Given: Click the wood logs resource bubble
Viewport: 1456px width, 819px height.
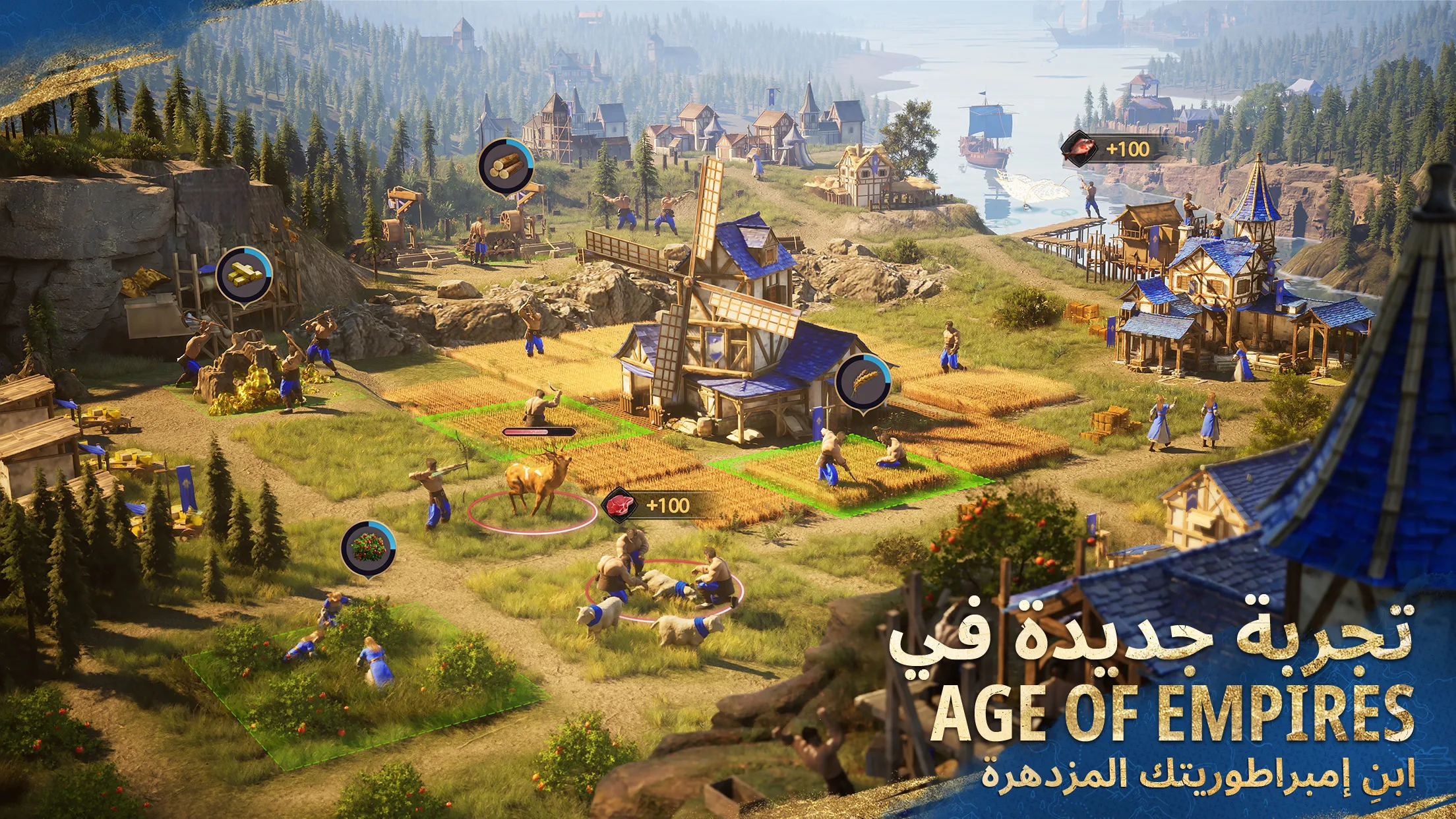Looking at the screenshot, I should tap(504, 165).
